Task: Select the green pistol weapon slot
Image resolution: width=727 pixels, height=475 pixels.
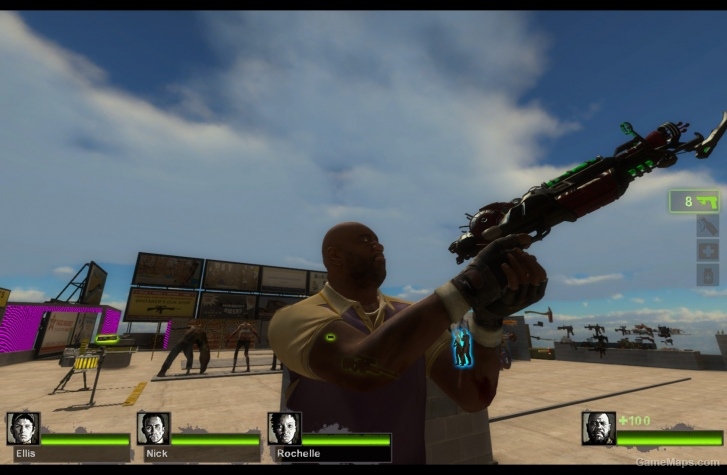Action: (694, 201)
